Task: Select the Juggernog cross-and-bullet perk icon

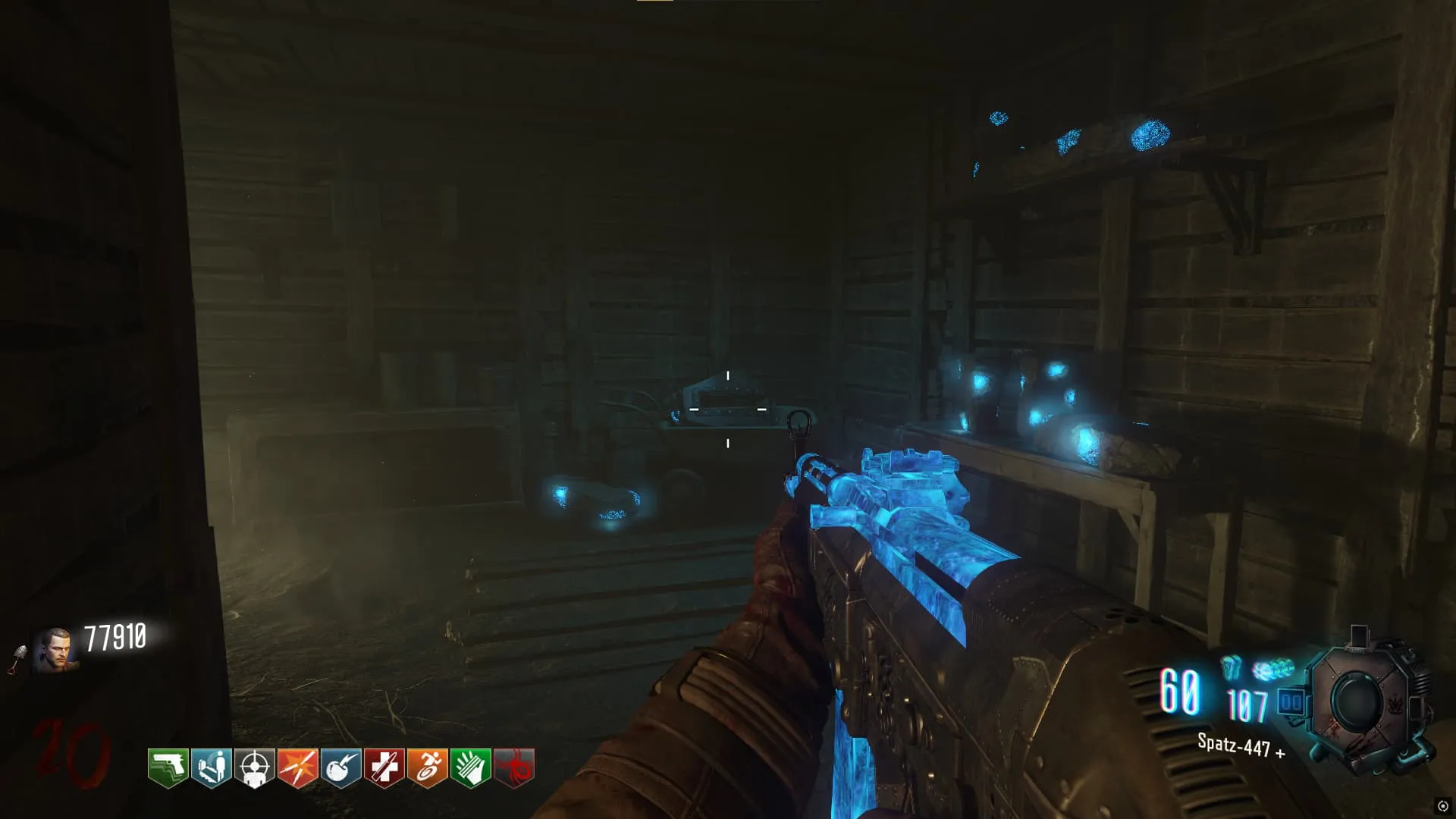Action: pos(384,767)
